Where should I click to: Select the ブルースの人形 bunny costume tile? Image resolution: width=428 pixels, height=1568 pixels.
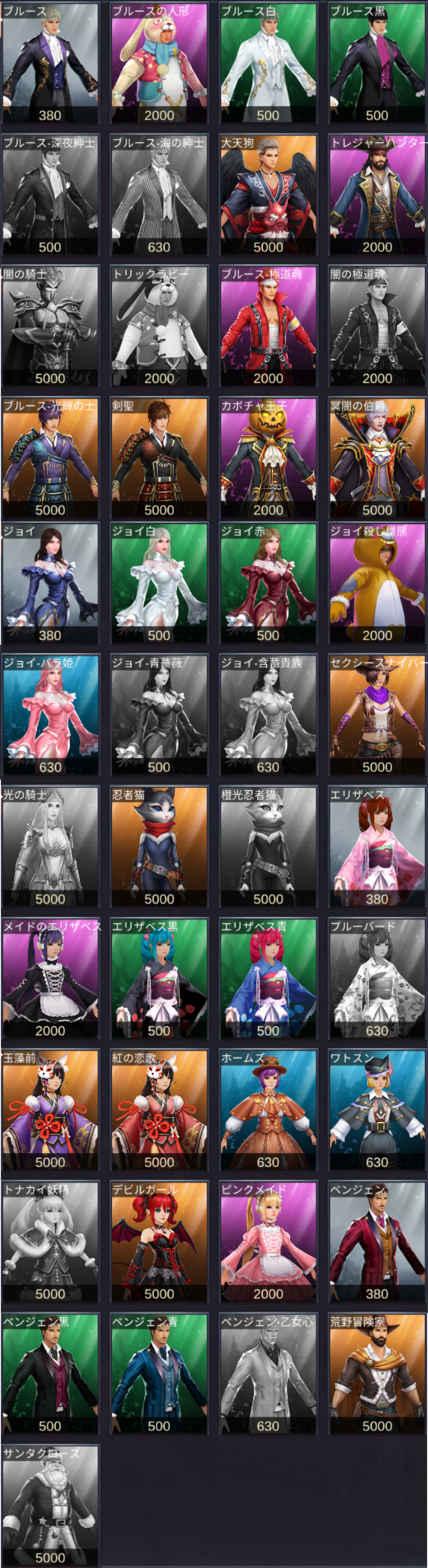coord(159,63)
